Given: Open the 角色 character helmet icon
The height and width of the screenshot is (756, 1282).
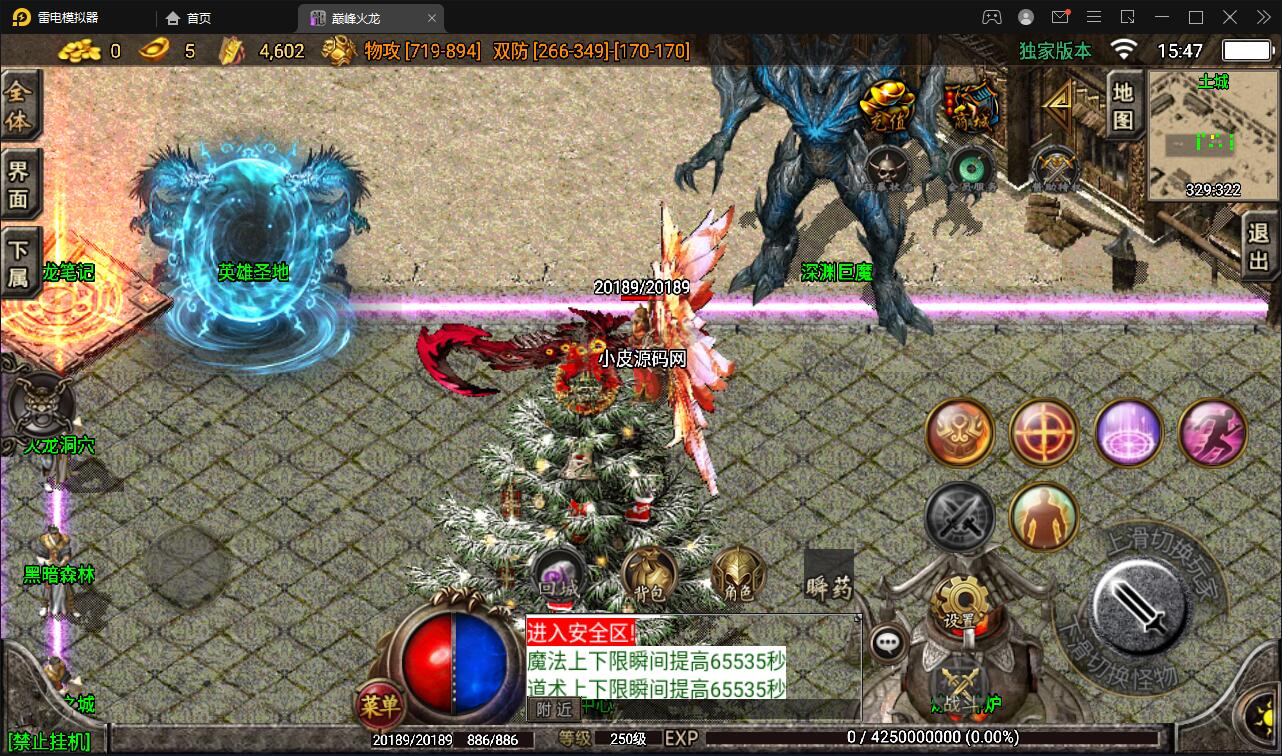Looking at the screenshot, I should (738, 576).
